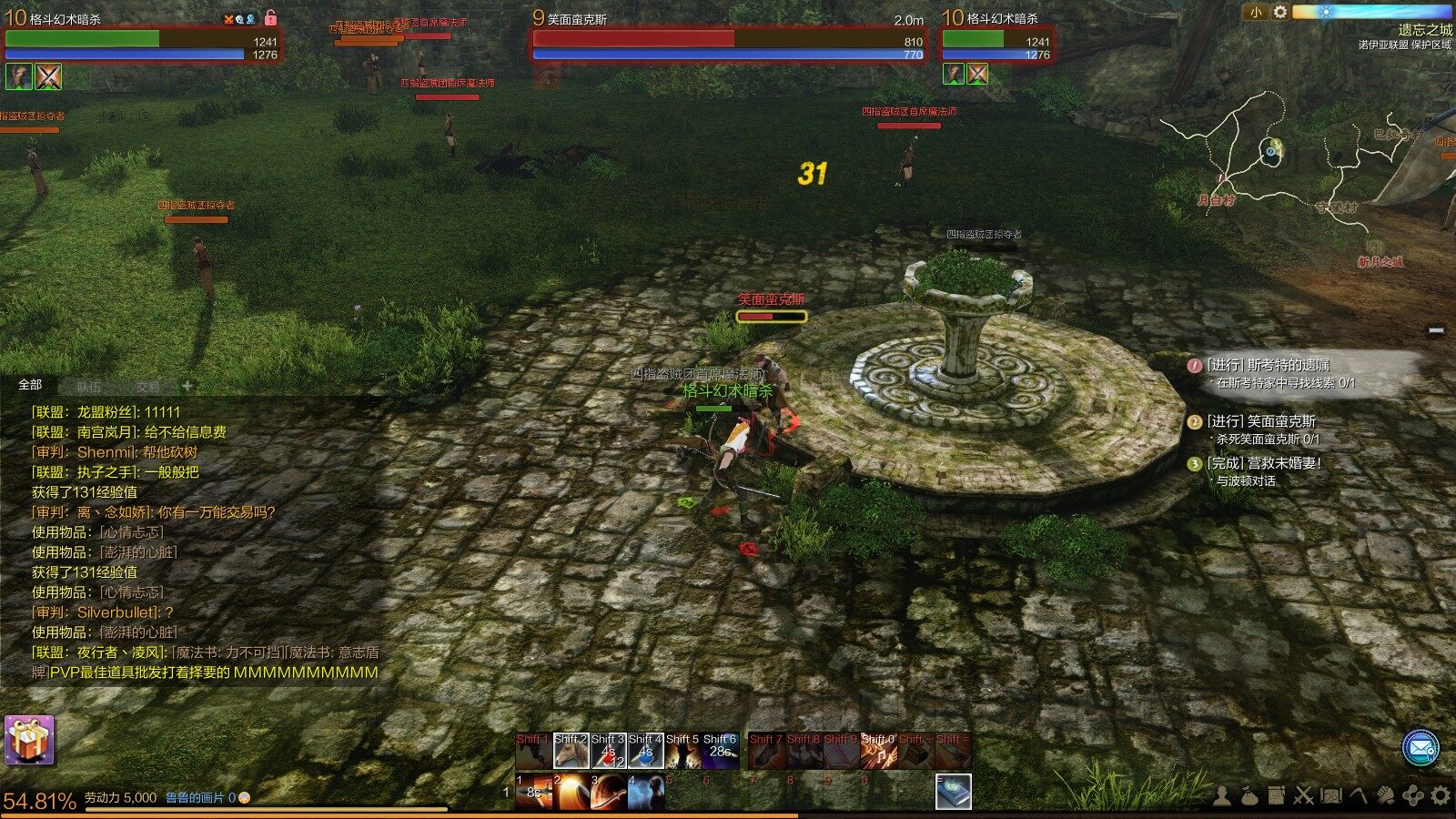Add a new chat tab with plus button
The height and width of the screenshot is (819, 1456).
coord(187,386)
